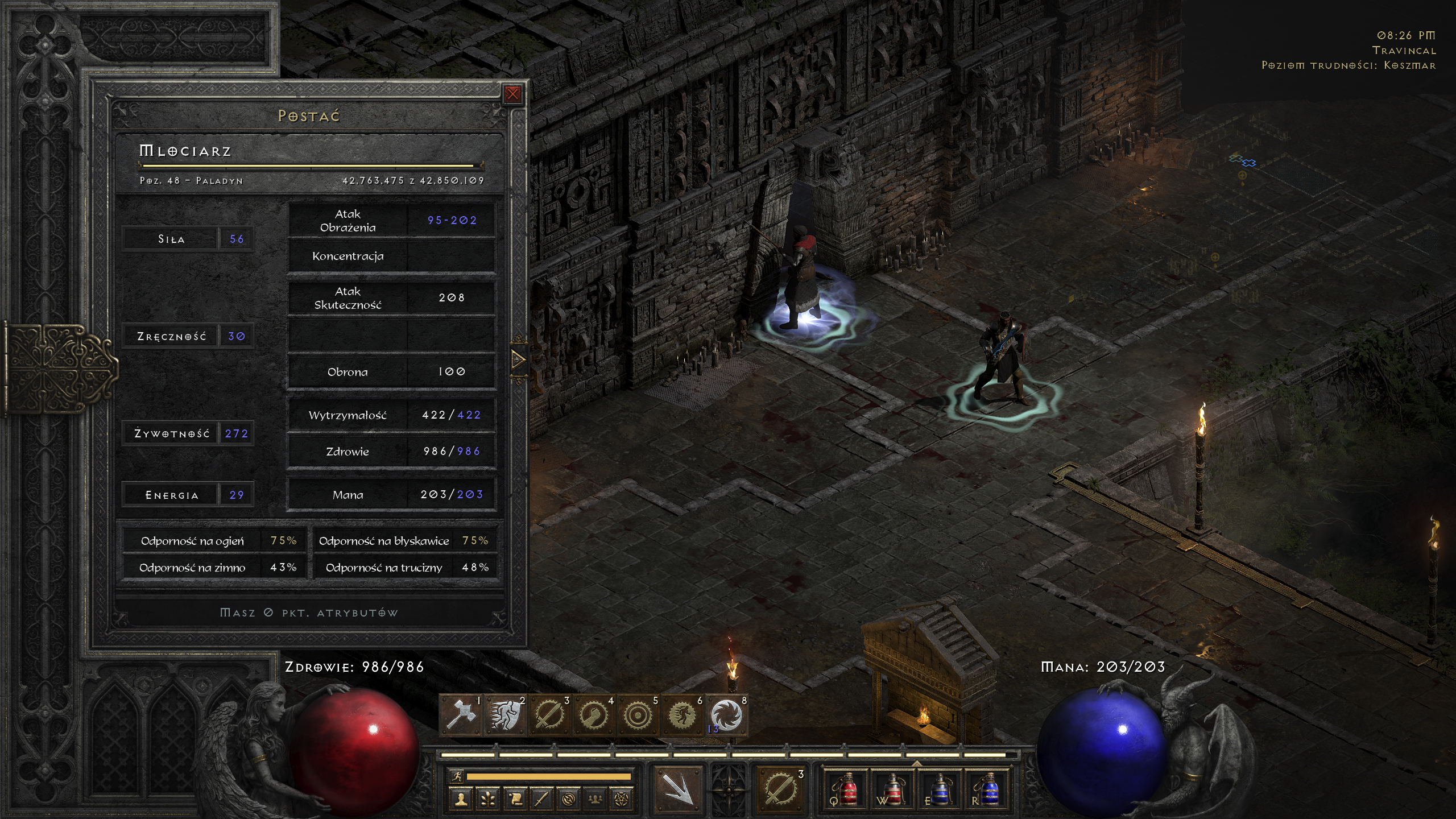Select the concentric rings aura in slot 5
This screenshot has width=1456, height=819.
pyautogui.click(x=638, y=715)
